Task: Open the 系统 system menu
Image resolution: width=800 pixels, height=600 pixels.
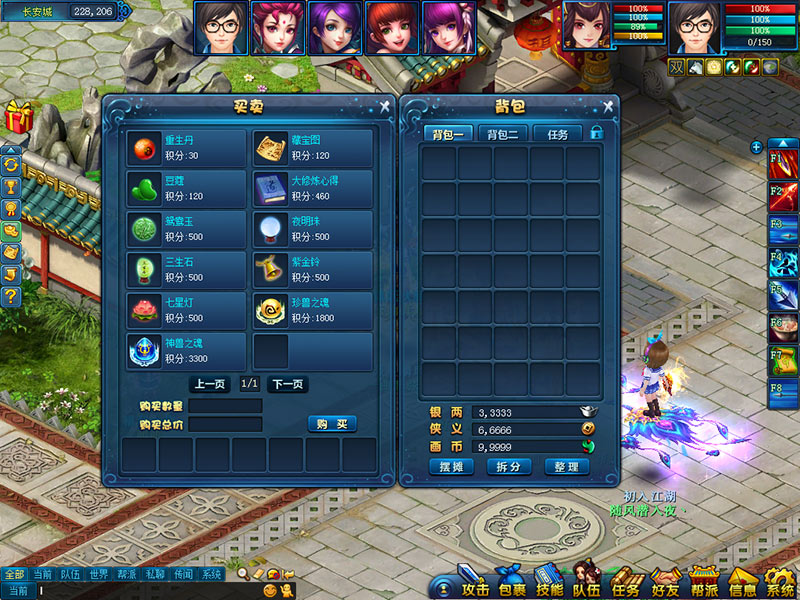Action: tap(779, 585)
